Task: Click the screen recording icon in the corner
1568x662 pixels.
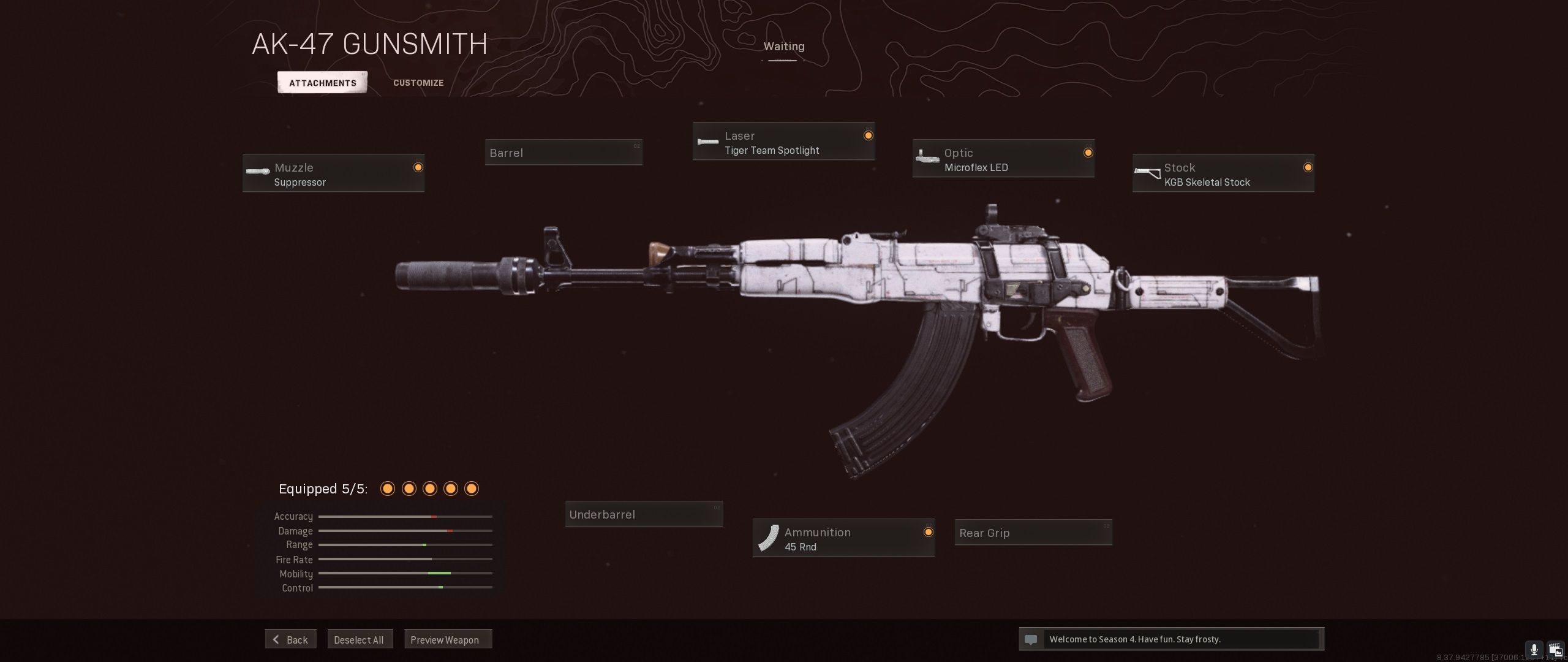Action: (1556, 649)
